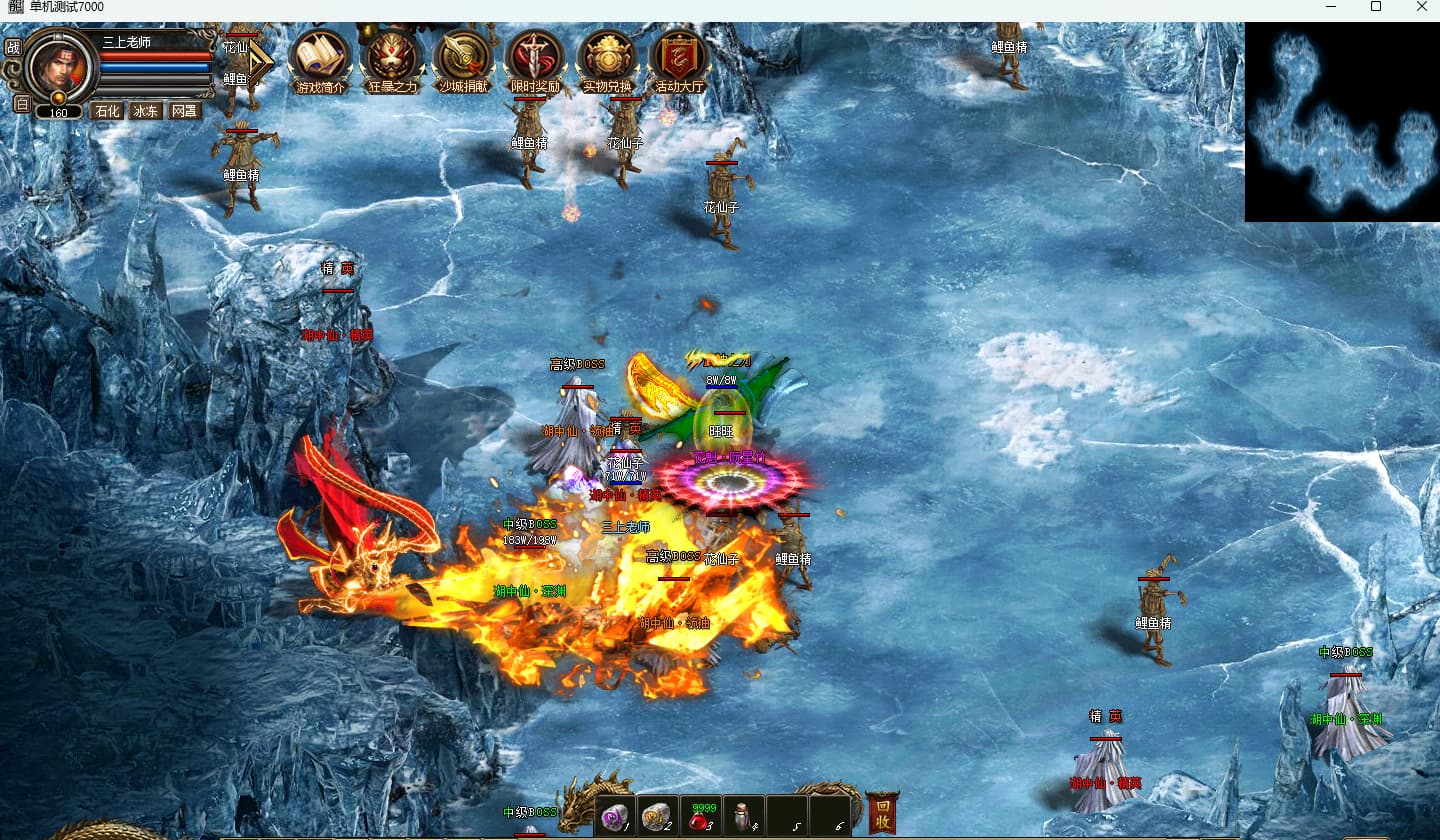Toggle the 石化 petrify button
This screenshot has width=1440, height=840.
coord(107,111)
